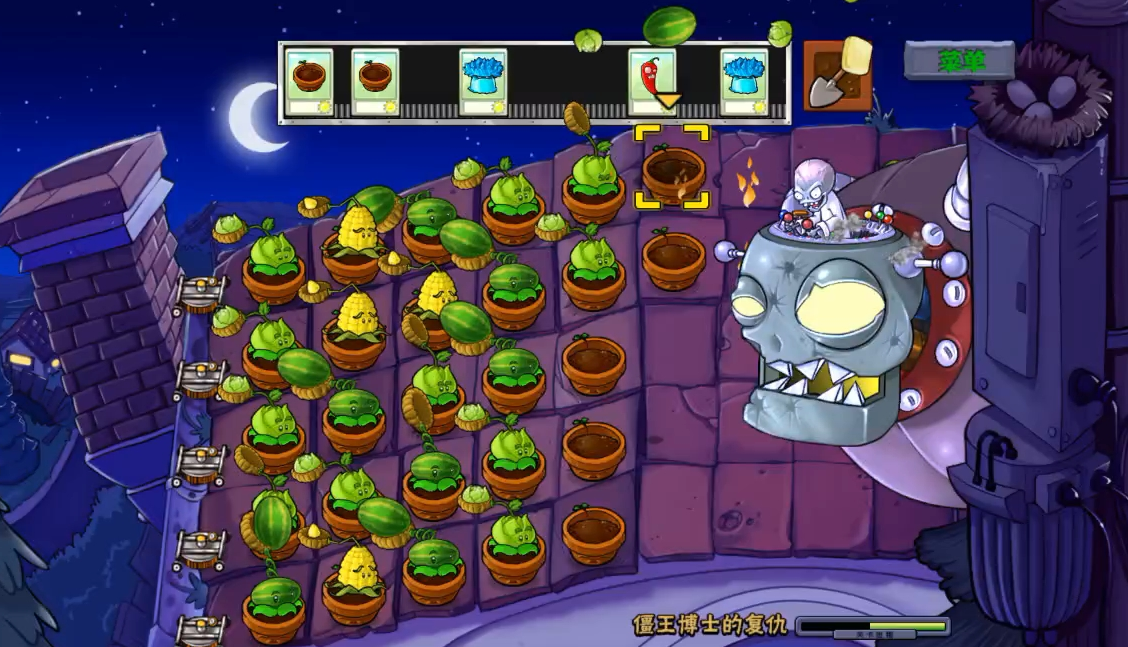The image size is (1128, 647).
Task: Open the 菜单 menu button
Action: (960, 61)
